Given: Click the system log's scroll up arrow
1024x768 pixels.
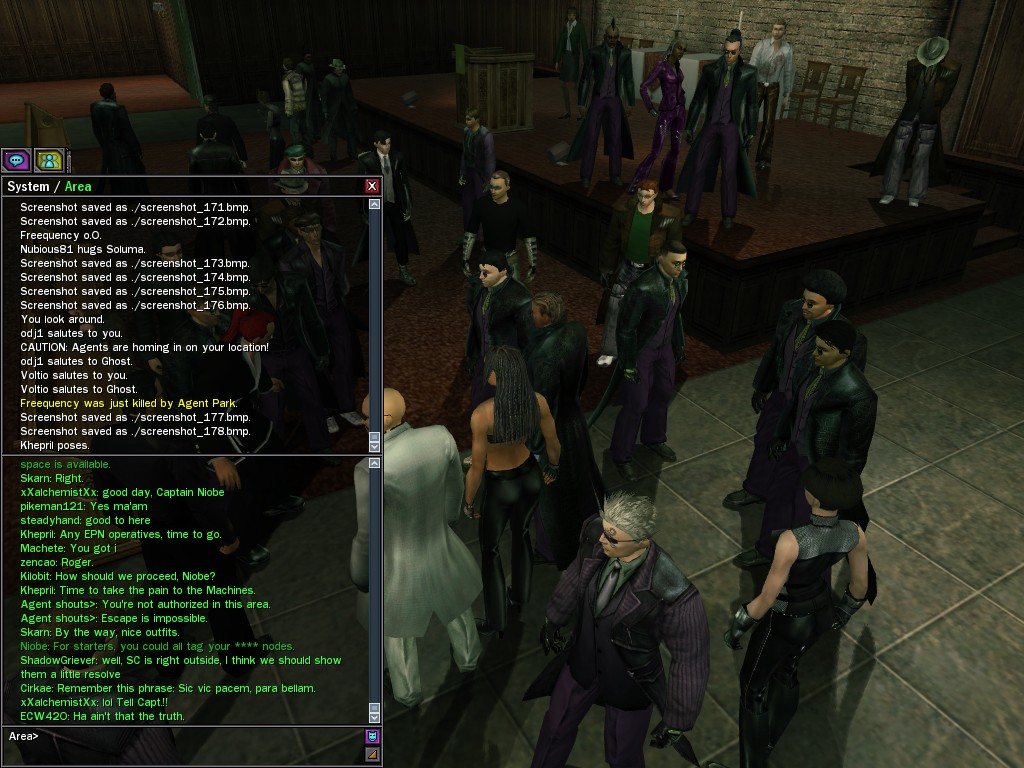Looking at the screenshot, I should pyautogui.click(x=375, y=204).
